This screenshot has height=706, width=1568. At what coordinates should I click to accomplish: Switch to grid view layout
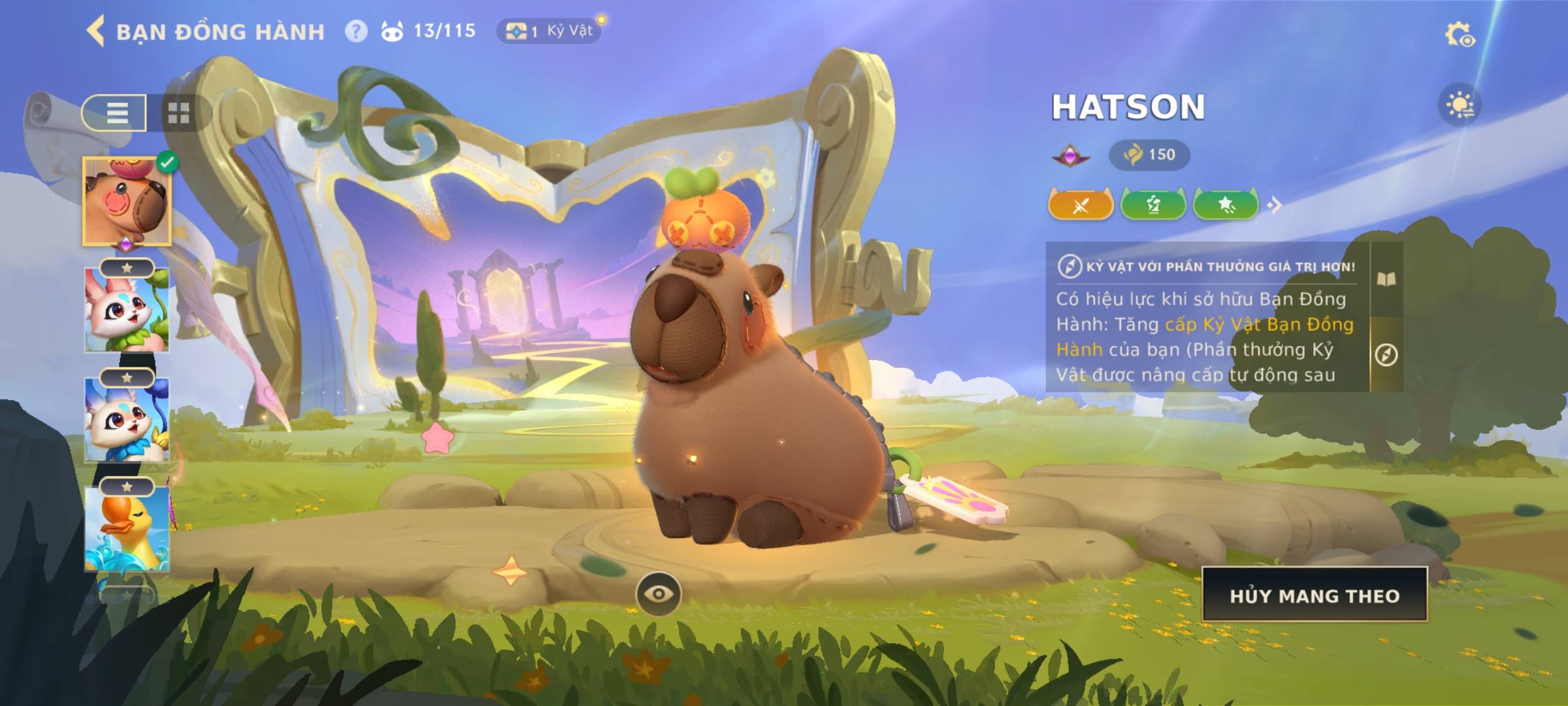coord(178,113)
